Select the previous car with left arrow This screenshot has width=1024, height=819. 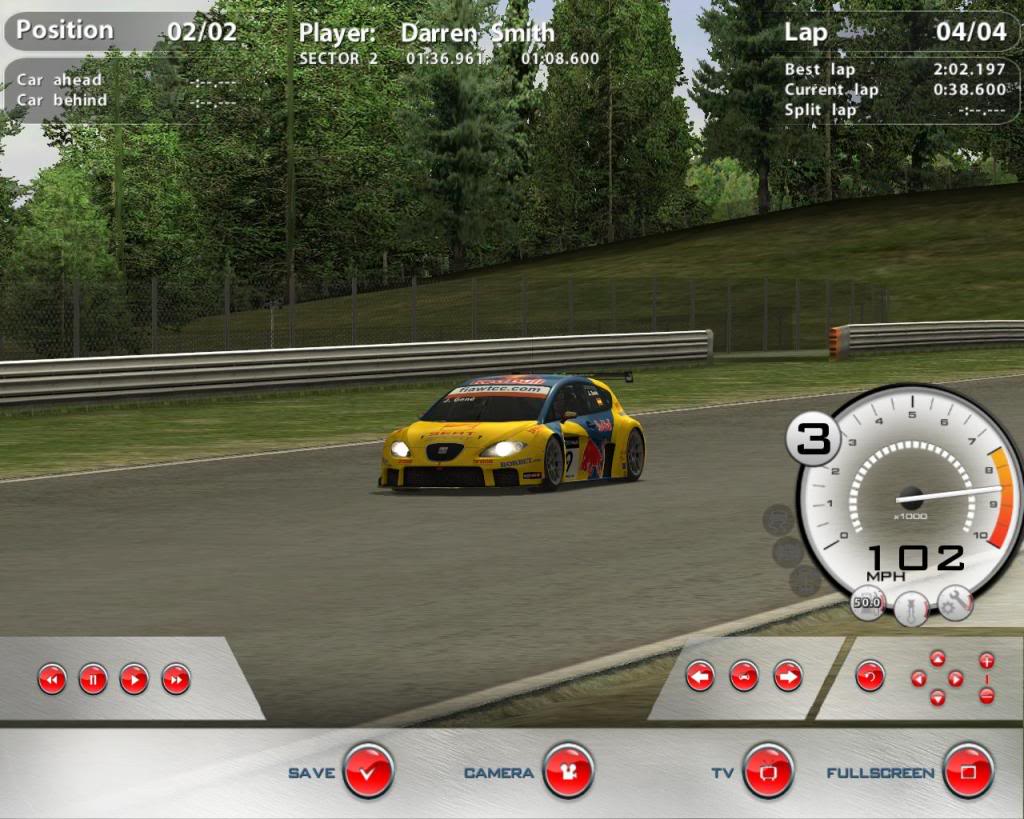click(x=700, y=676)
